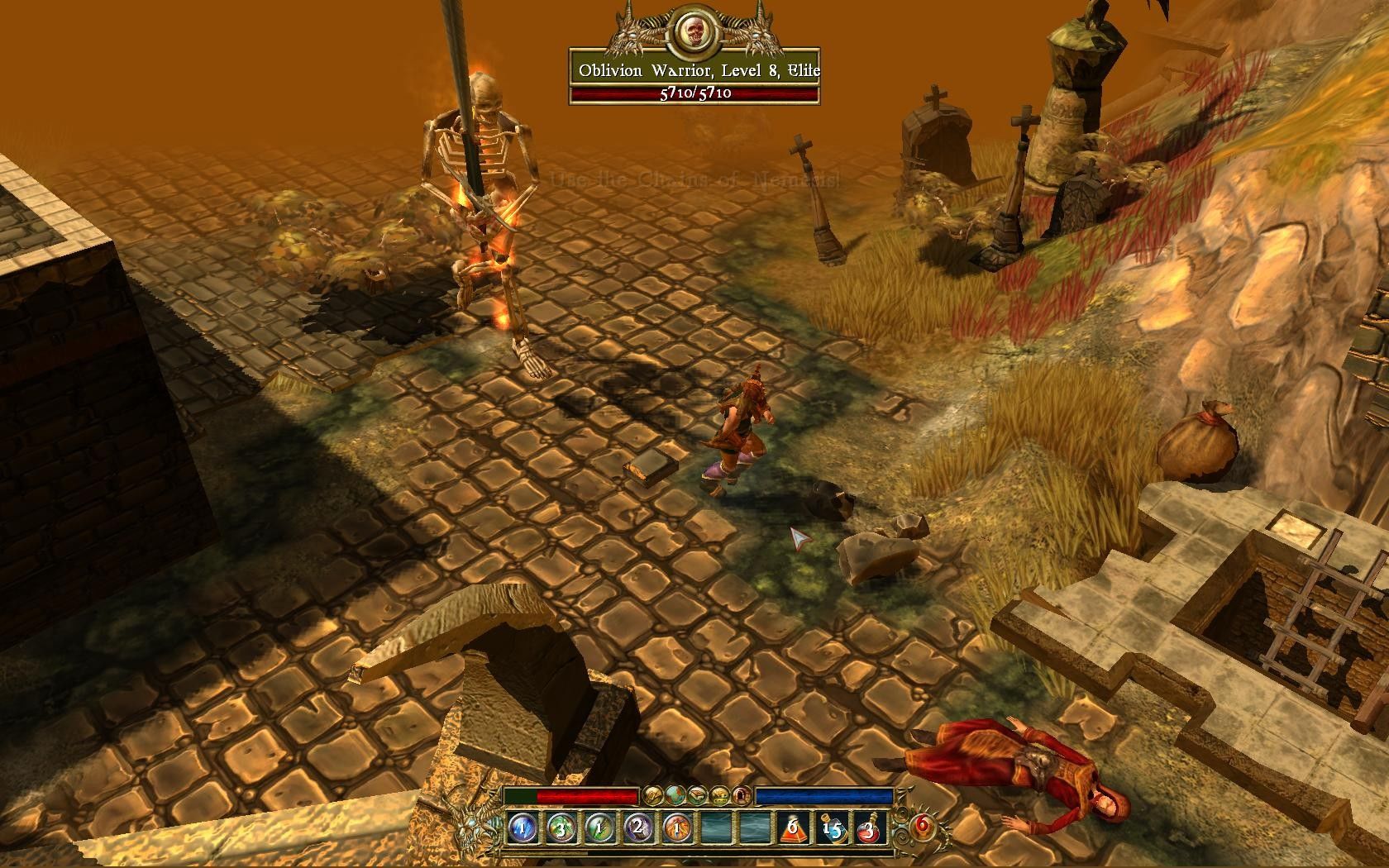The width and height of the screenshot is (1389, 868).
Task: Open the world map globe button
Action: 676,795
